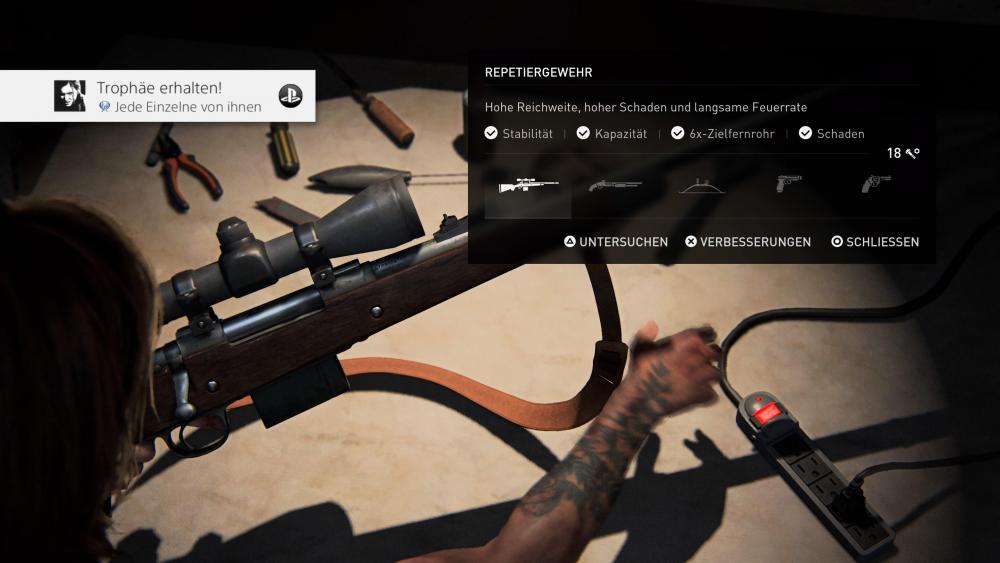Click the Untersuchen option
Image resolution: width=1000 pixels, height=563 pixels.
tap(616, 242)
